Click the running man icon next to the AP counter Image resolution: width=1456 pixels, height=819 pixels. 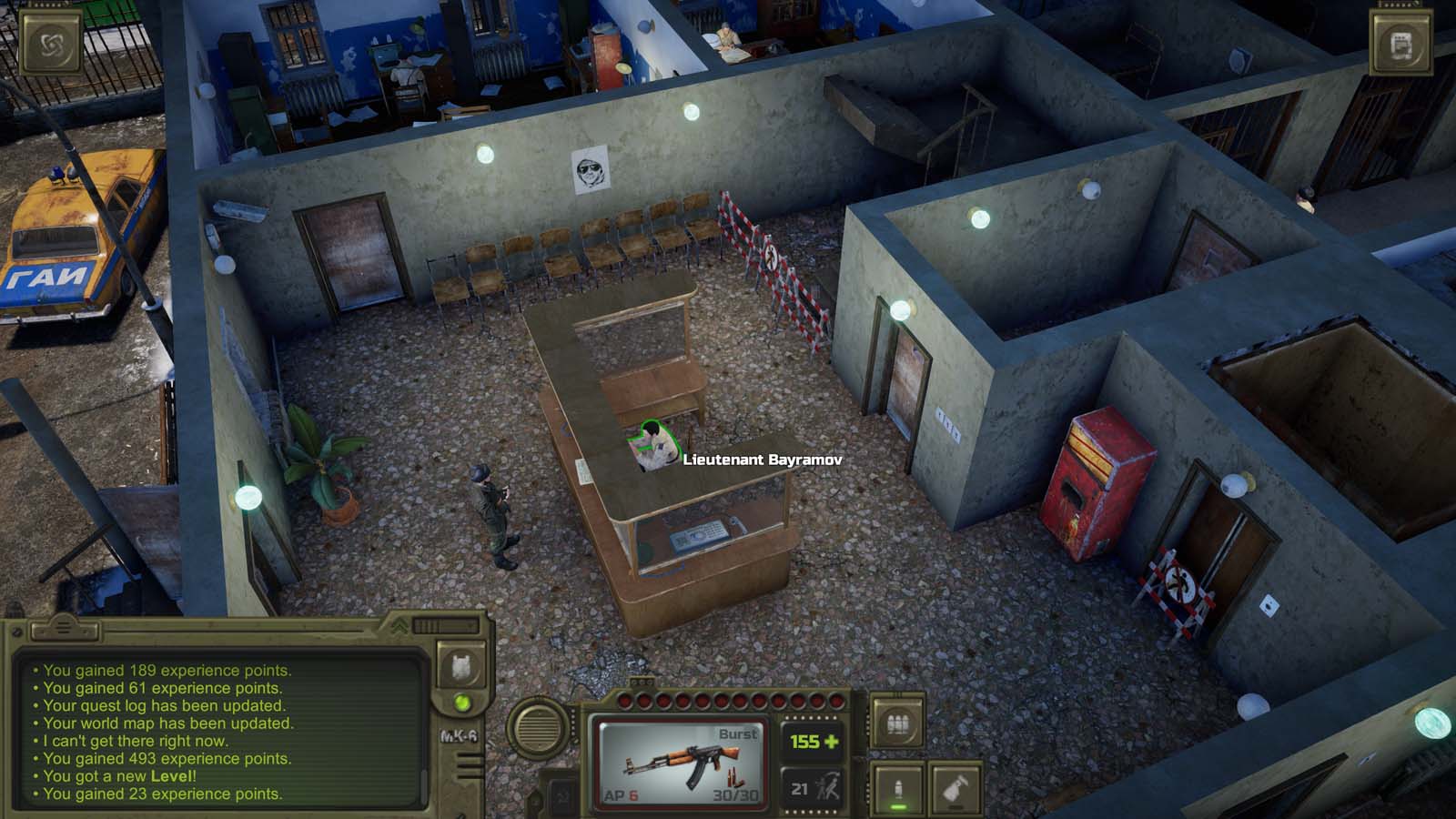(x=826, y=786)
